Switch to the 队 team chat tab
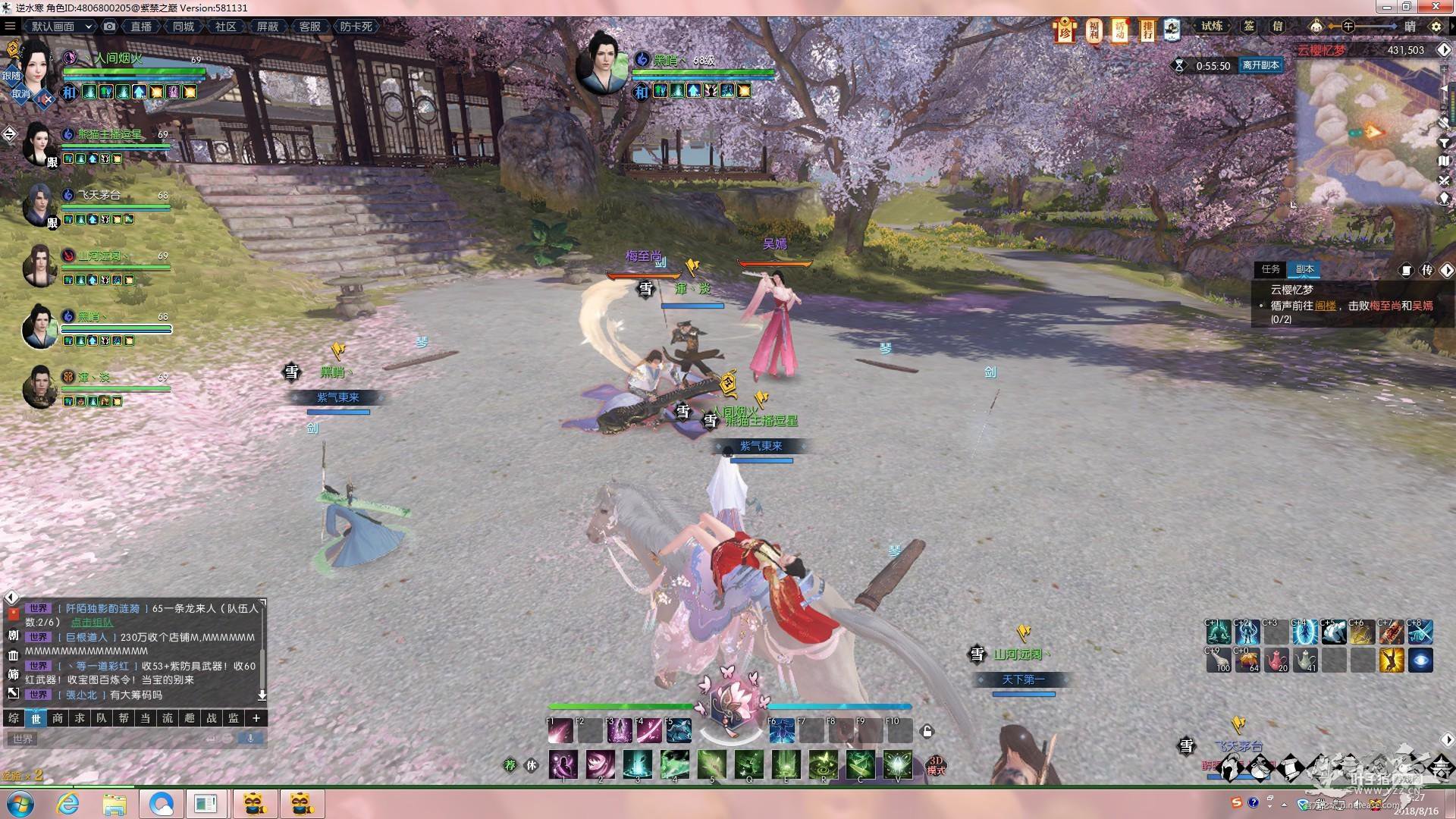The height and width of the screenshot is (819, 1456). click(x=102, y=718)
